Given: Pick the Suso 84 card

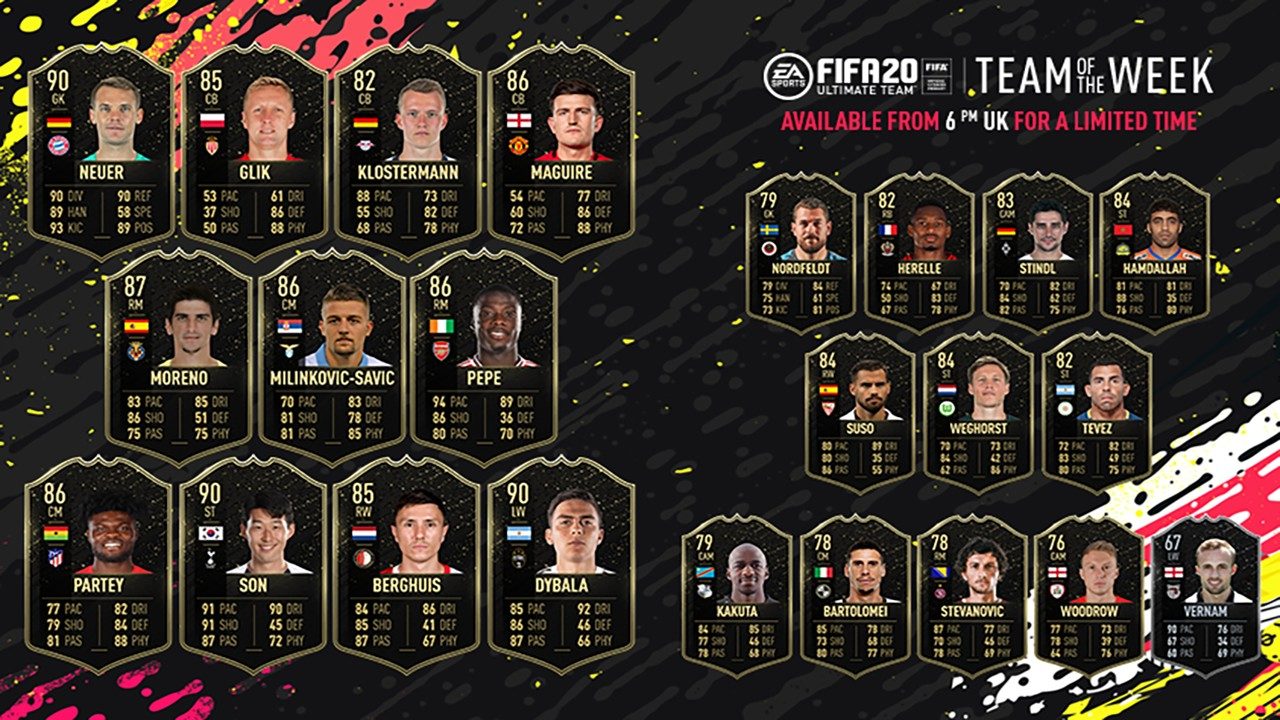Looking at the screenshot, I should tap(859, 412).
